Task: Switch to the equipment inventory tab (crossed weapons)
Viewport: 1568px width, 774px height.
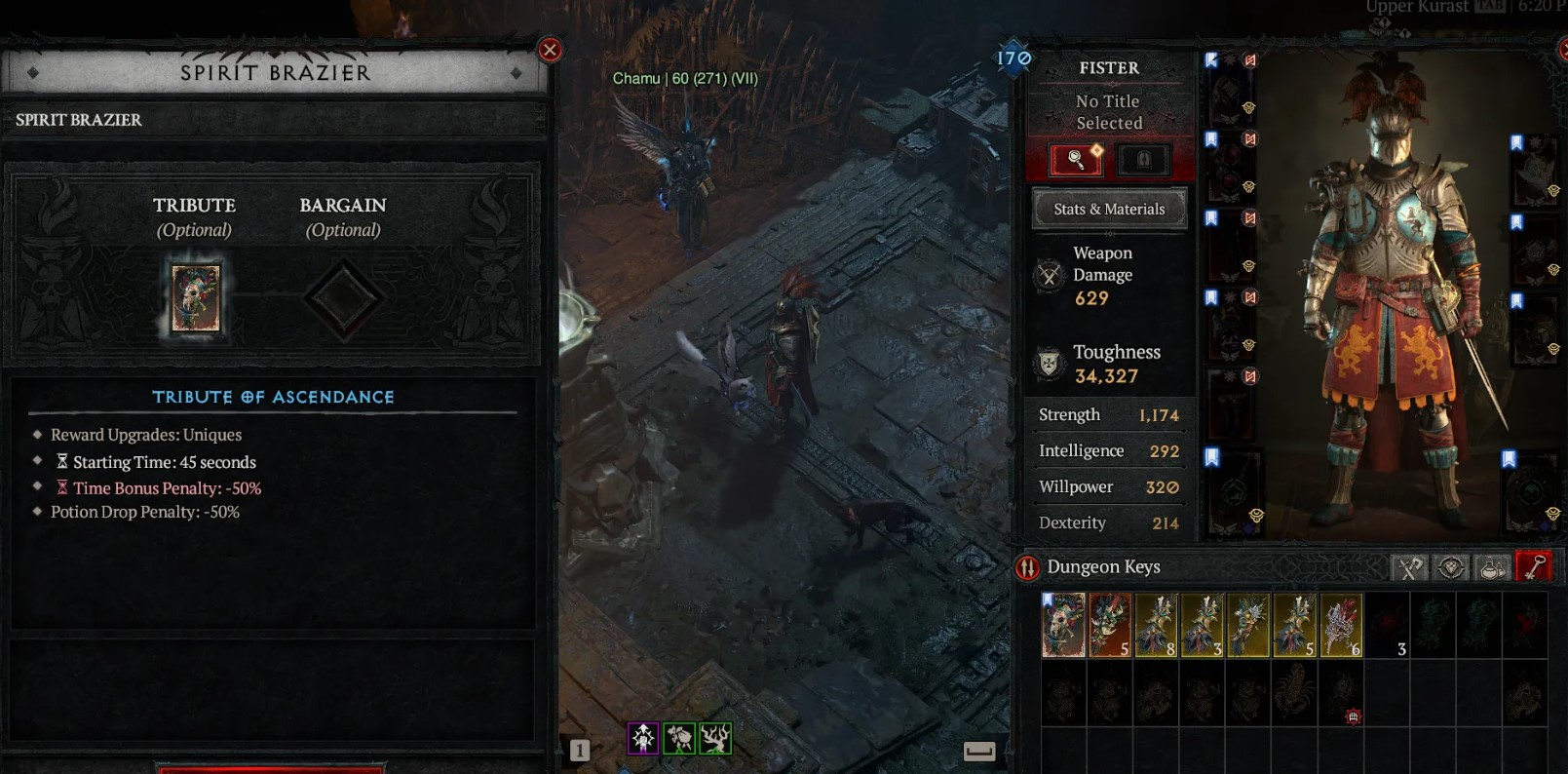Action: click(x=1409, y=567)
